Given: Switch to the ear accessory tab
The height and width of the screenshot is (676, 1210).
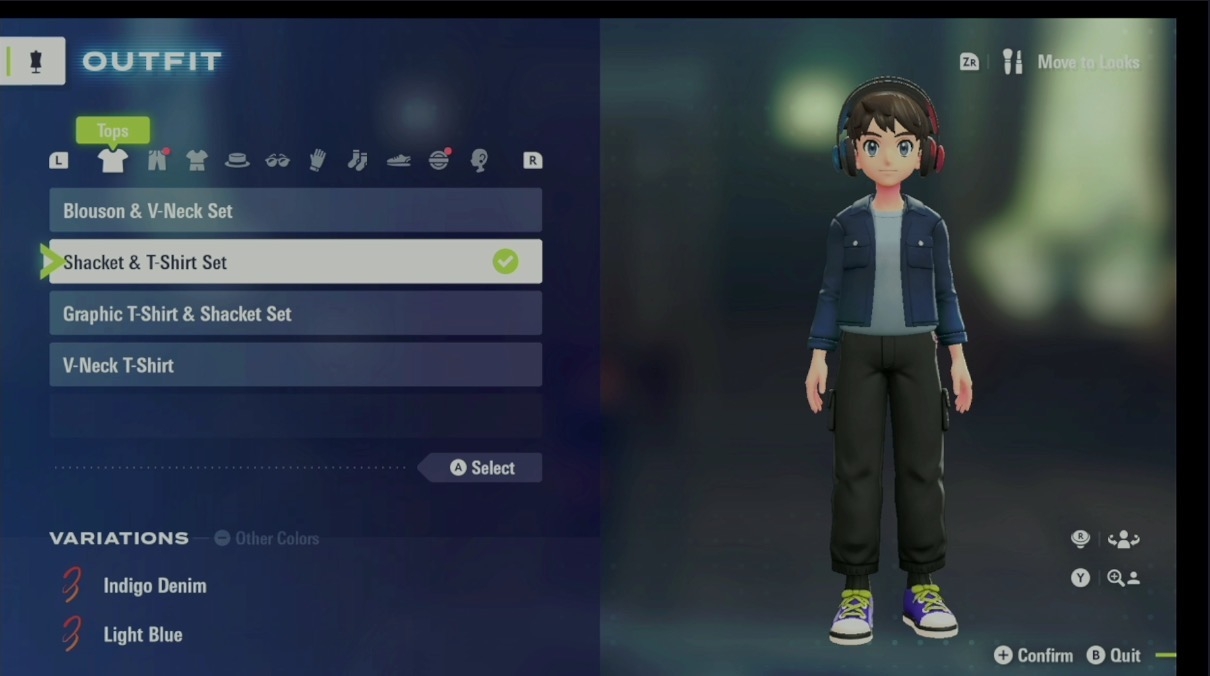Looking at the screenshot, I should click(479, 160).
